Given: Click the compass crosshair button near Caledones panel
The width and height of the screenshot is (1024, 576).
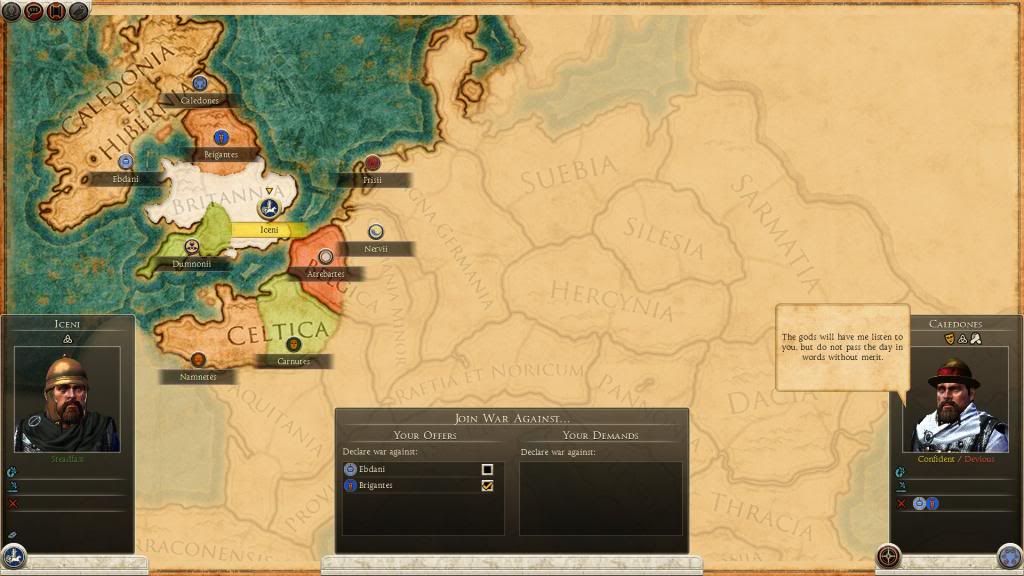Looking at the screenshot, I should [887, 556].
